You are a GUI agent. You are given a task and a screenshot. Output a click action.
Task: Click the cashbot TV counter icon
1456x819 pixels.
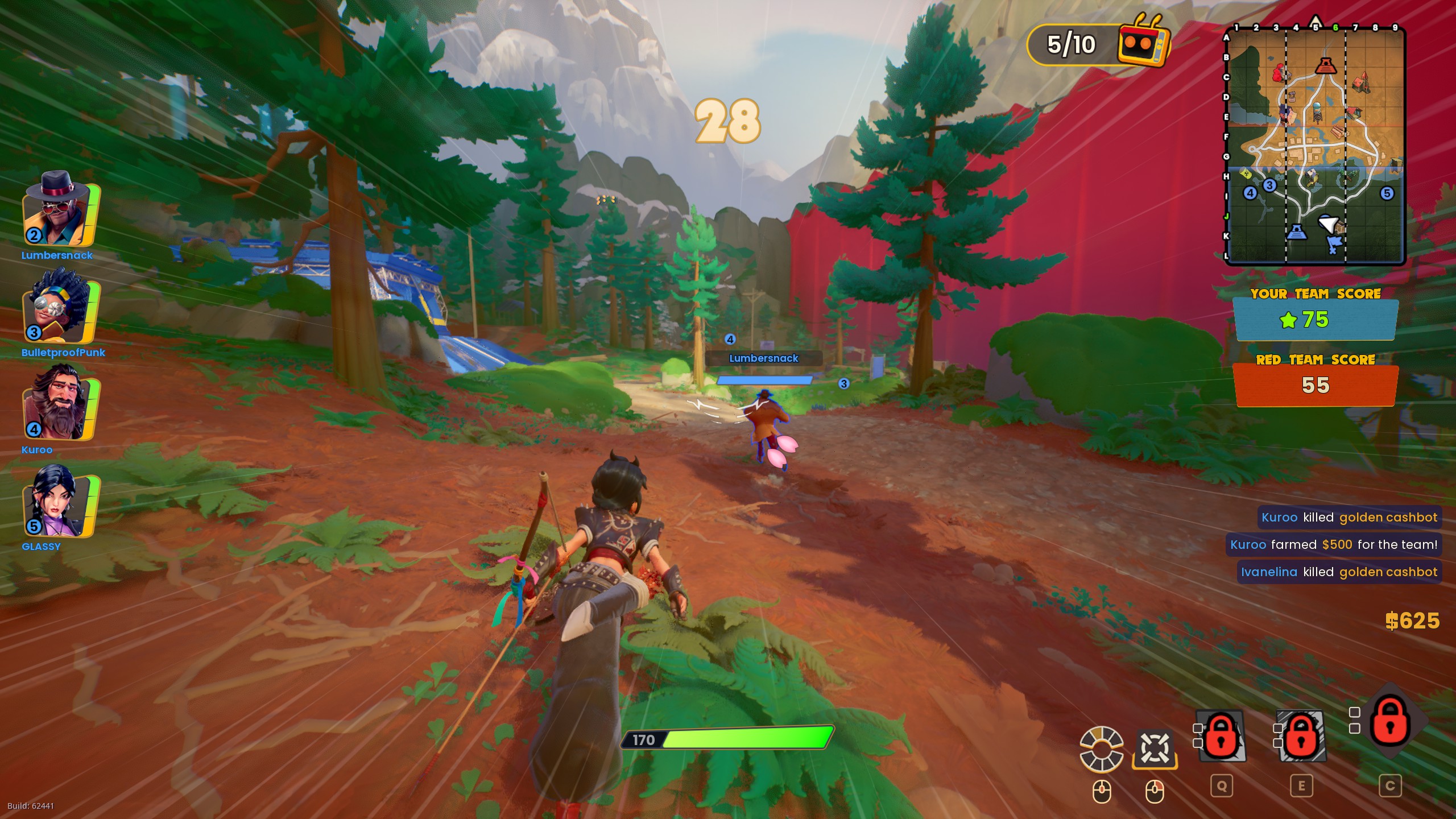pyautogui.click(x=1143, y=43)
